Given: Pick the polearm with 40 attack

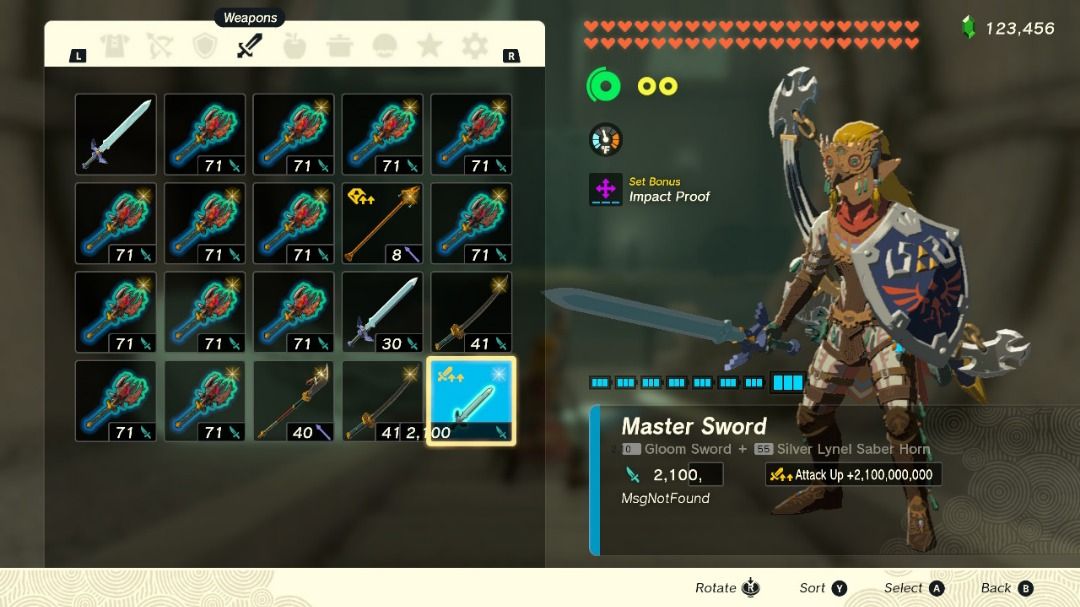Looking at the screenshot, I should (x=294, y=401).
